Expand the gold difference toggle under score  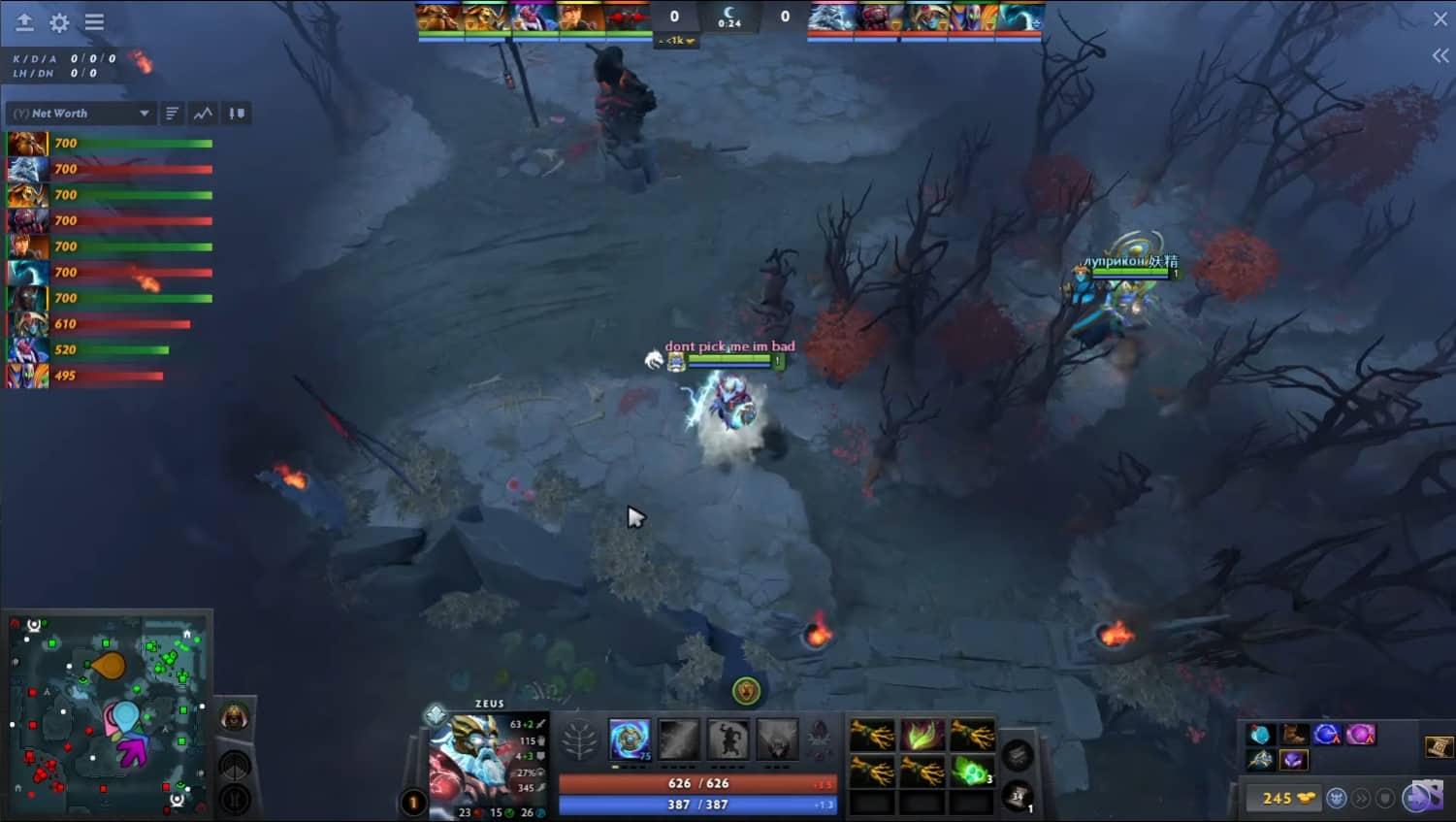pos(676,41)
